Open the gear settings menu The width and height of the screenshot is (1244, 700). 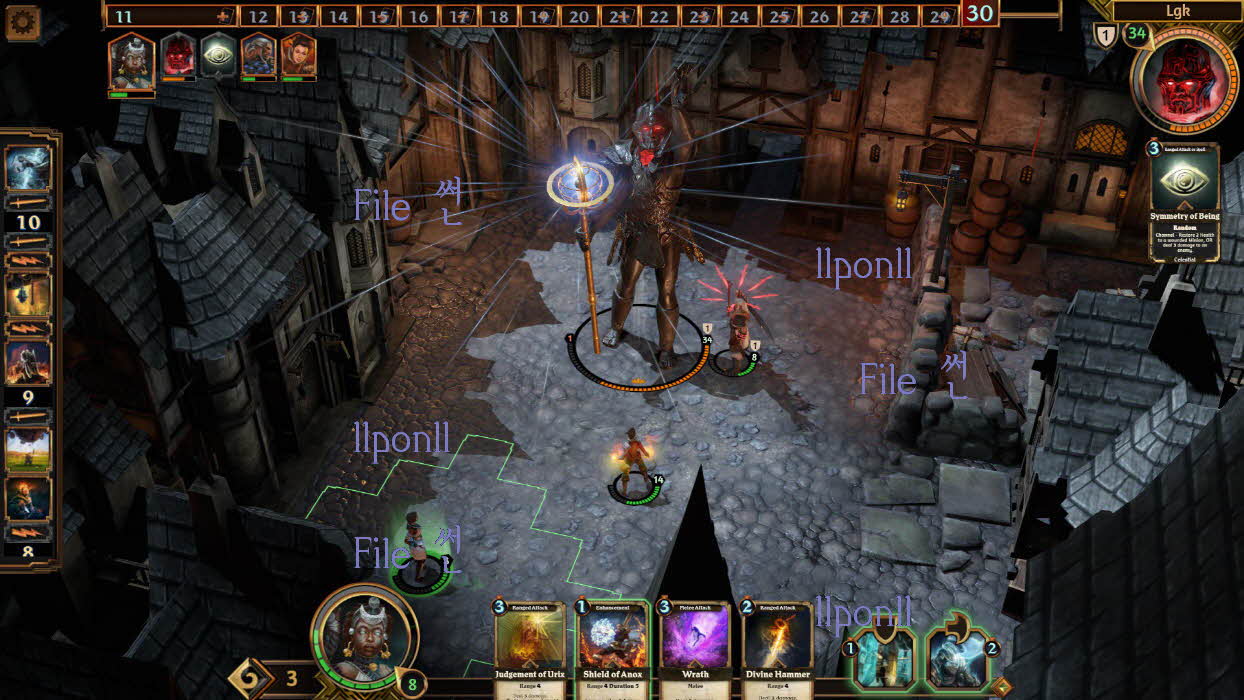(22, 21)
